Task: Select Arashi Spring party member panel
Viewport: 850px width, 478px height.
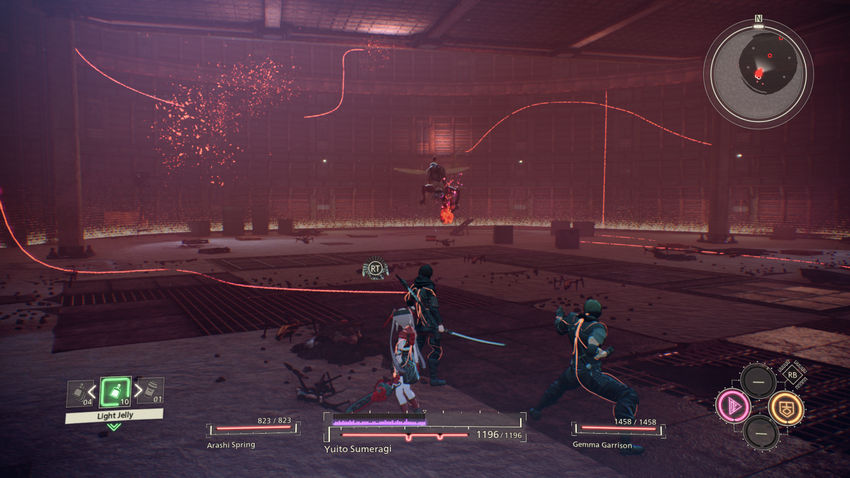Action: pyautogui.click(x=251, y=430)
